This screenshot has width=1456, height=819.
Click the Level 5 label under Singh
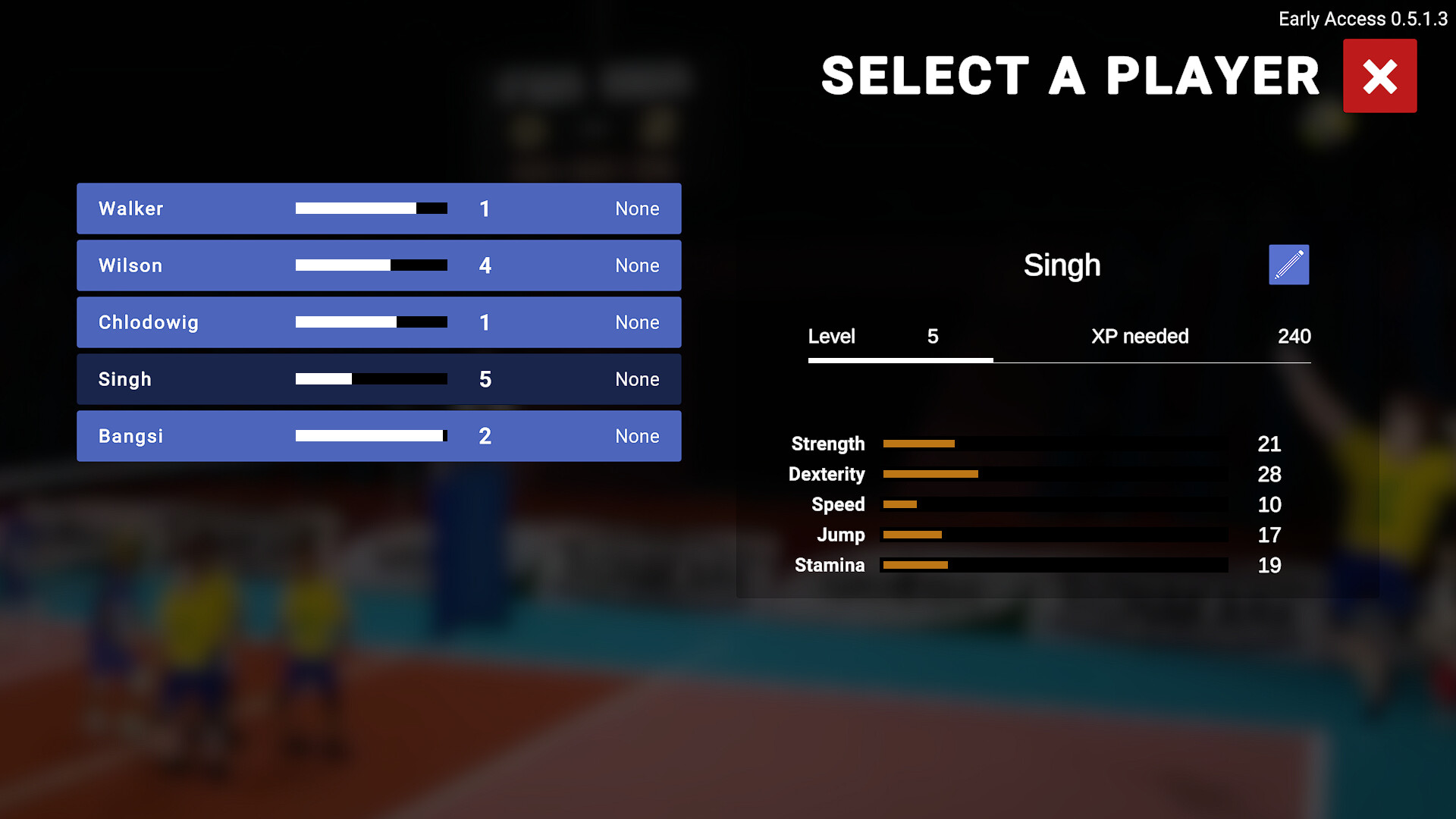[832, 337]
